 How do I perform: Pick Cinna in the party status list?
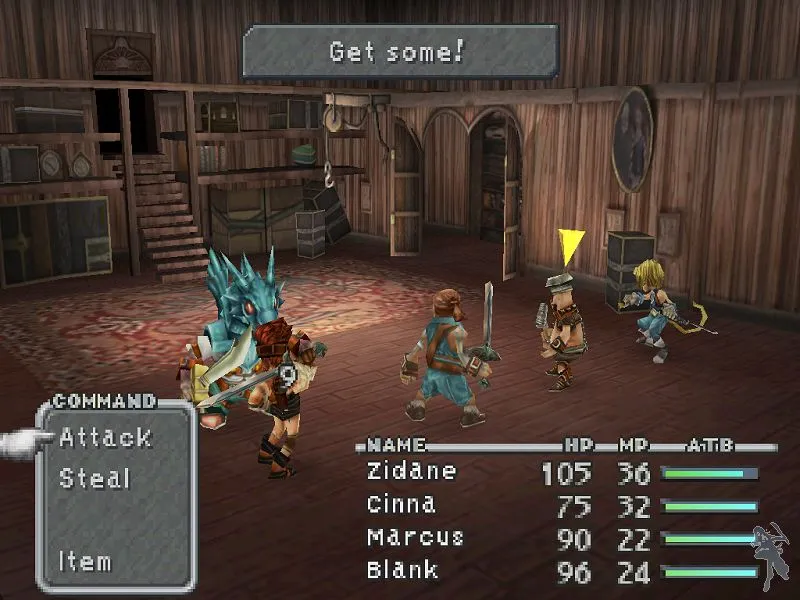click(x=401, y=504)
